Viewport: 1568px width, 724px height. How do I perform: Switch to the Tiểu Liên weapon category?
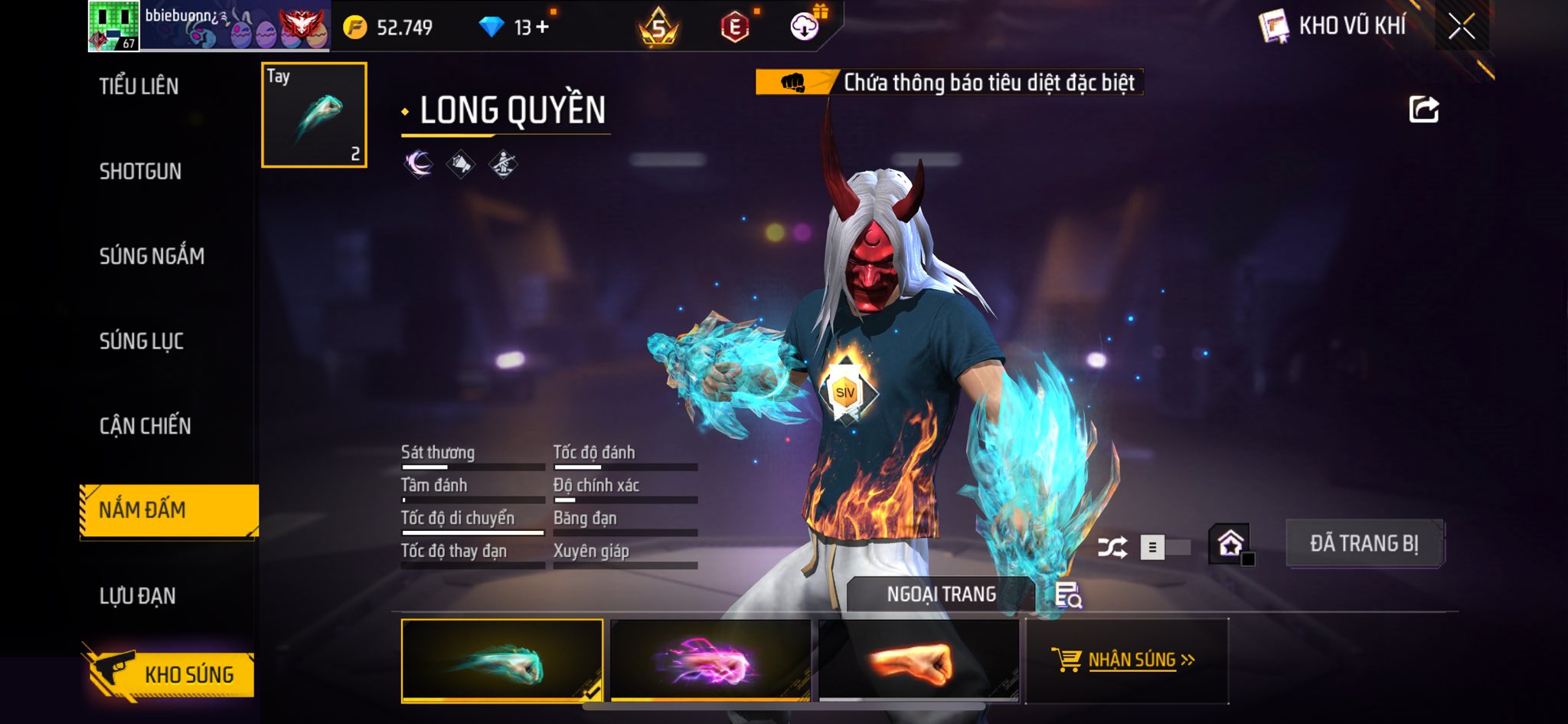click(x=139, y=87)
